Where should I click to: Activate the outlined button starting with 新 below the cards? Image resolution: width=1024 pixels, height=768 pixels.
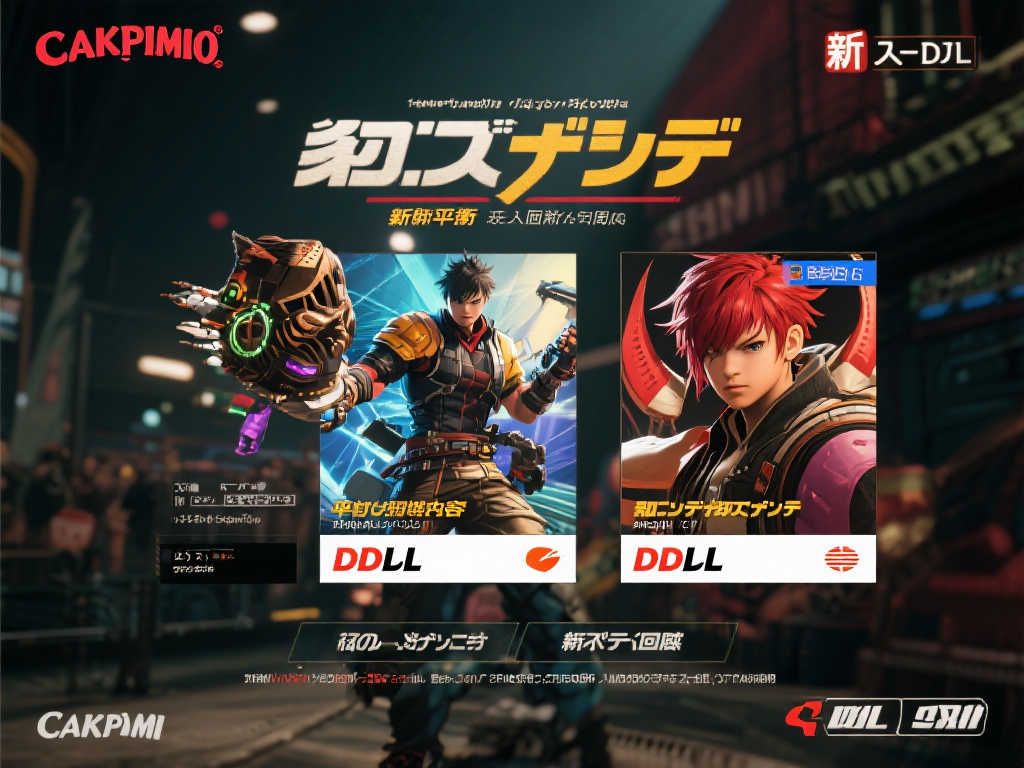click(630, 642)
